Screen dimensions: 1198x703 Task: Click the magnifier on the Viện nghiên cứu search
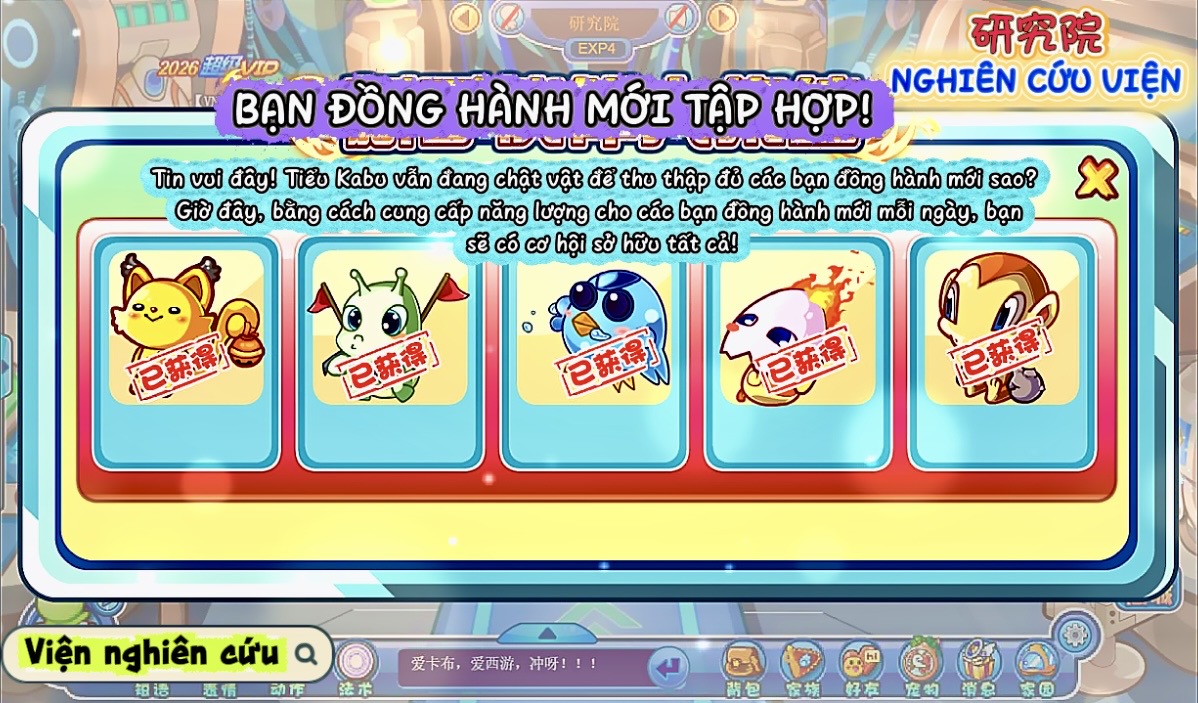(x=307, y=654)
